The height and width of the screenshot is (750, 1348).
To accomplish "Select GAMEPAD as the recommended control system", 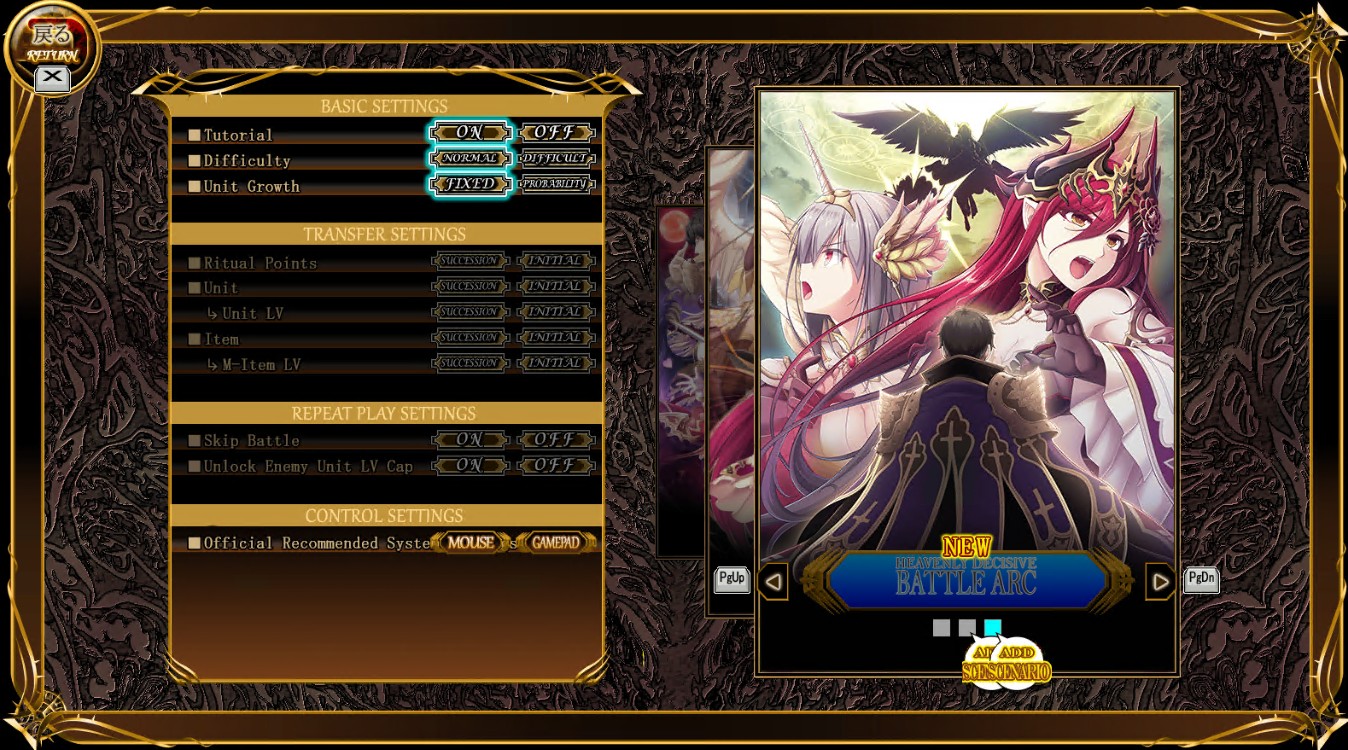I will pos(558,542).
